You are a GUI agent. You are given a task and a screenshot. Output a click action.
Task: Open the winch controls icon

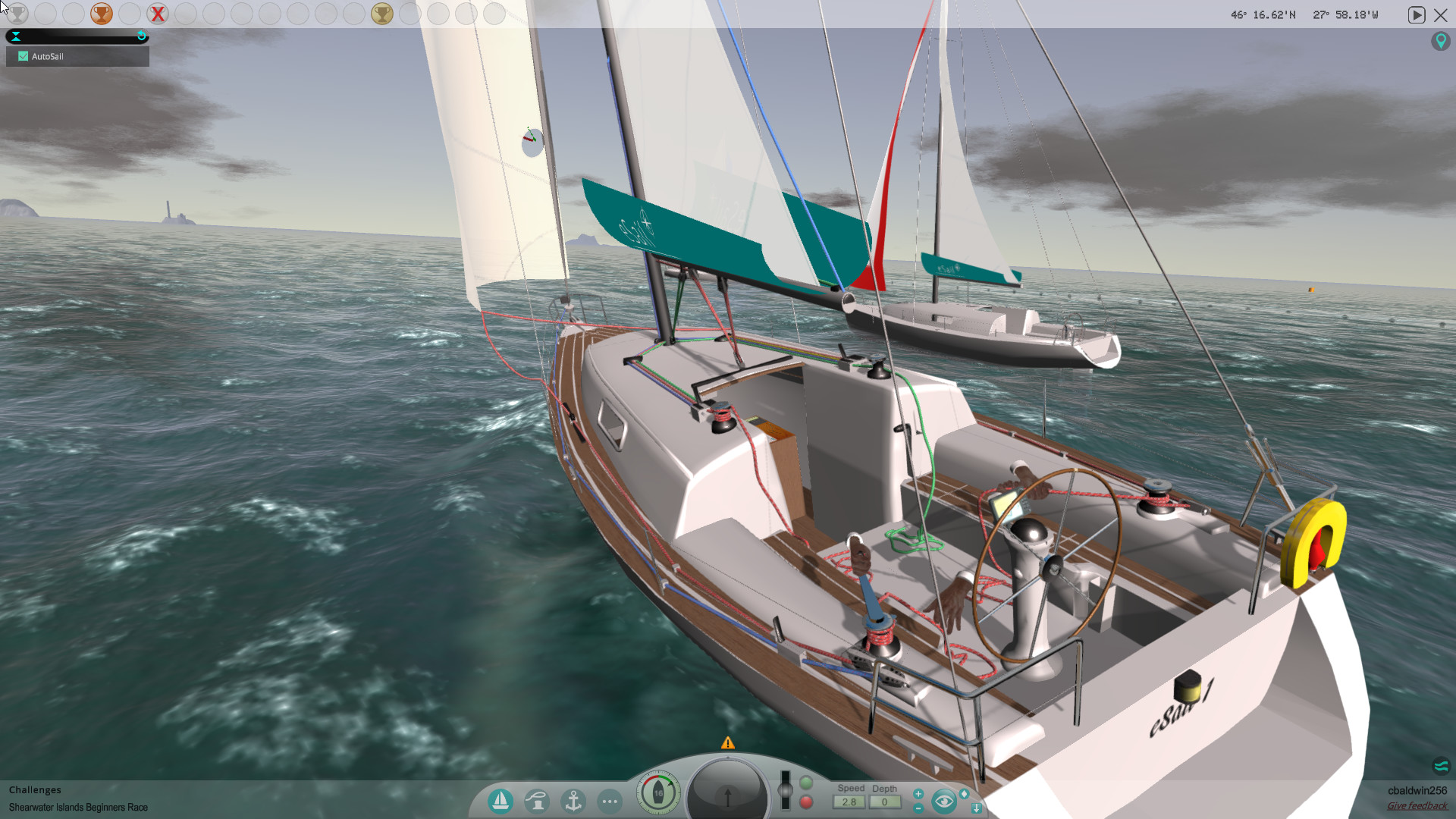pyautogui.click(x=538, y=800)
